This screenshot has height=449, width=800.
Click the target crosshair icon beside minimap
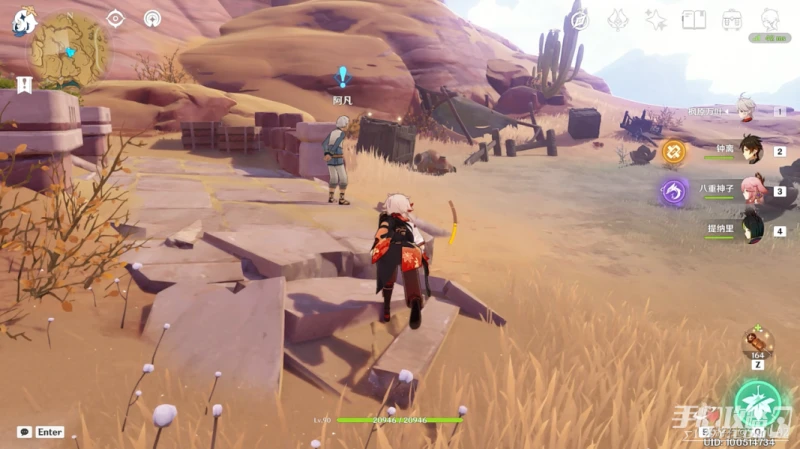(115, 18)
